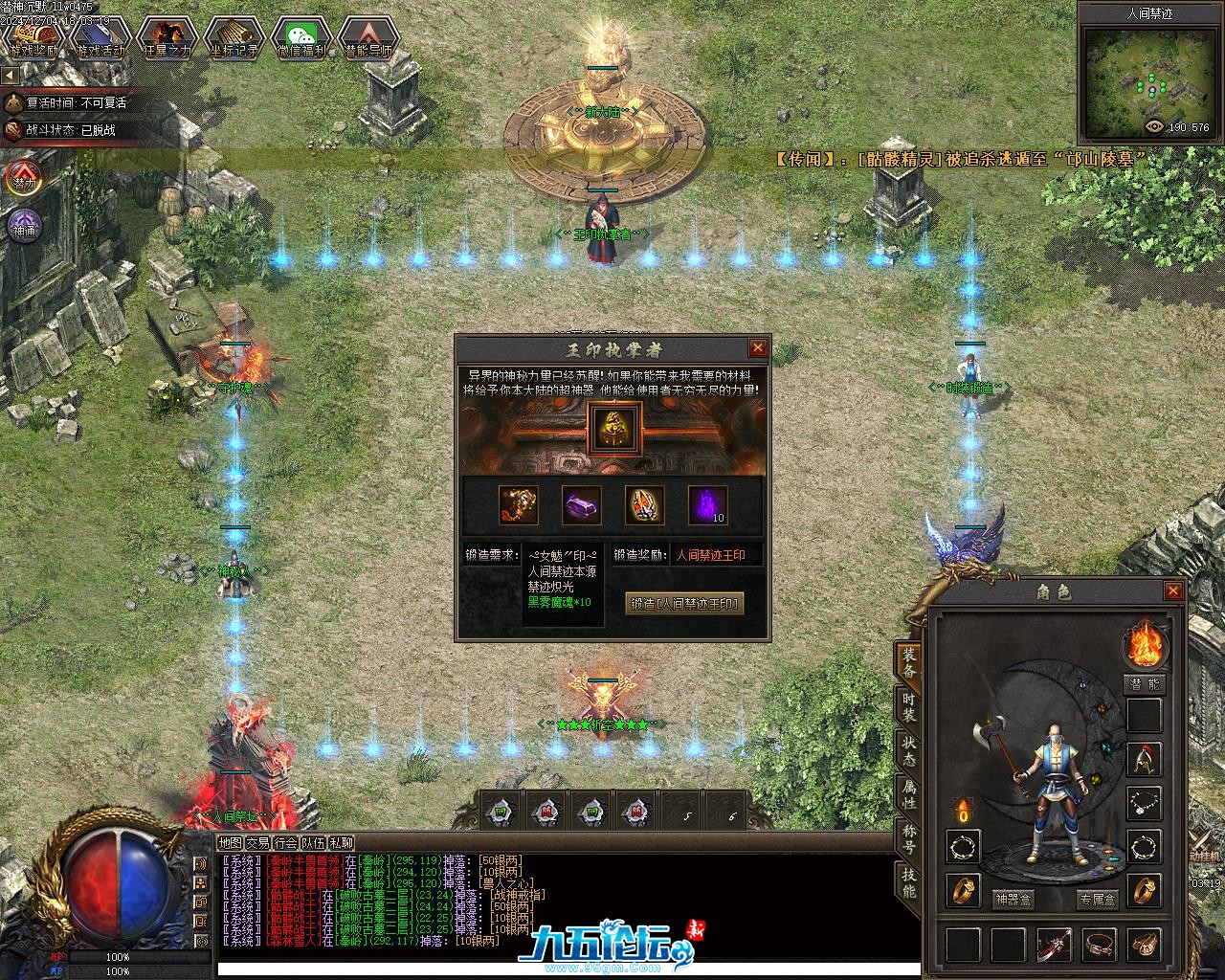Click the 潜能 button in character panel

(1144, 684)
